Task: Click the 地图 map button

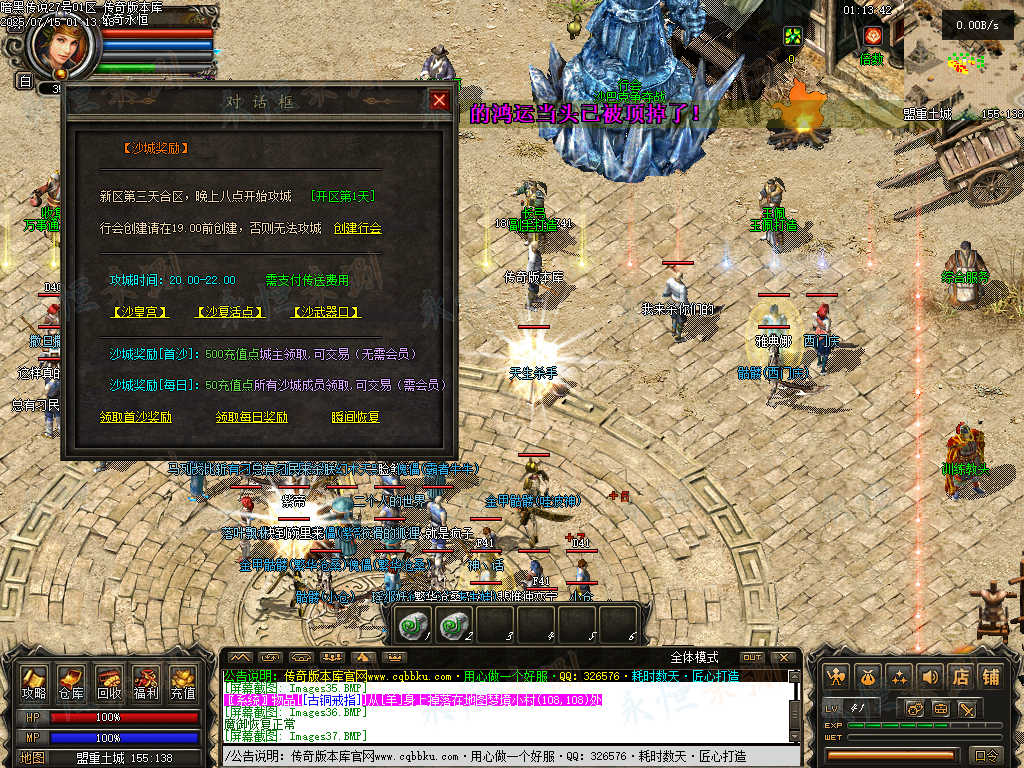Action: click(32, 758)
